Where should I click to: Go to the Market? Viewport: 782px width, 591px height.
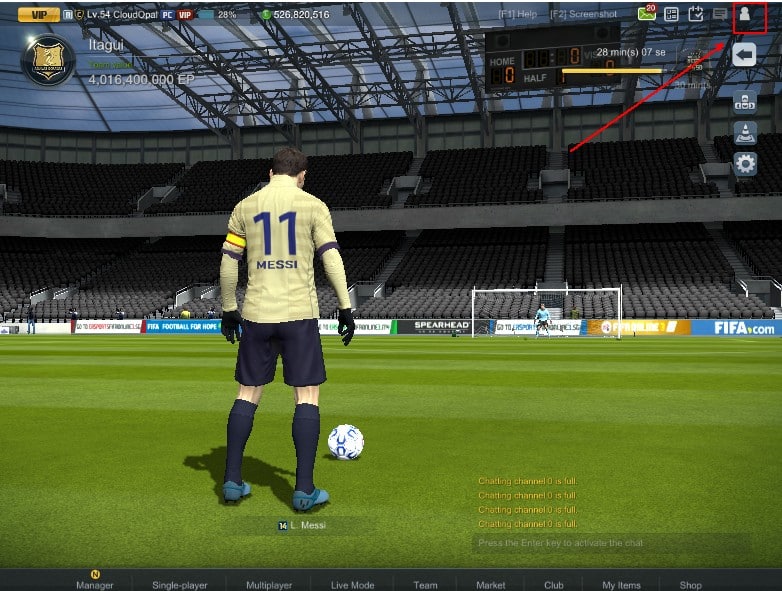point(490,584)
